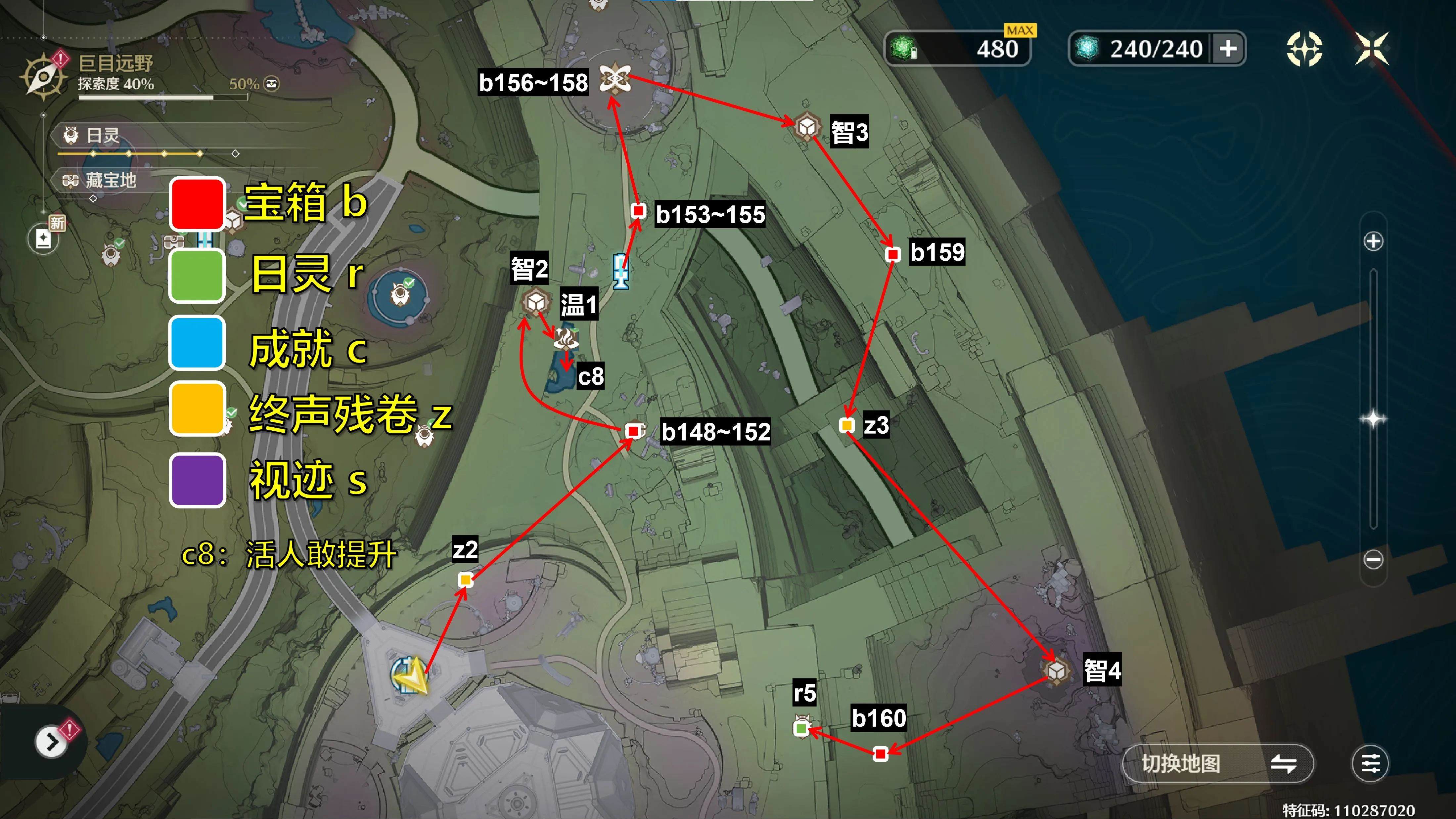Click the b156~158 flower landmark icon

coord(614,78)
